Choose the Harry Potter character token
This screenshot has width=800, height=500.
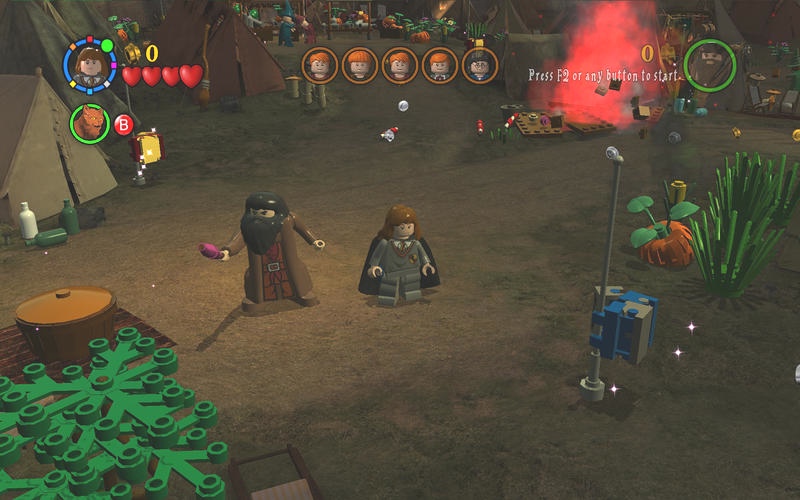479,65
